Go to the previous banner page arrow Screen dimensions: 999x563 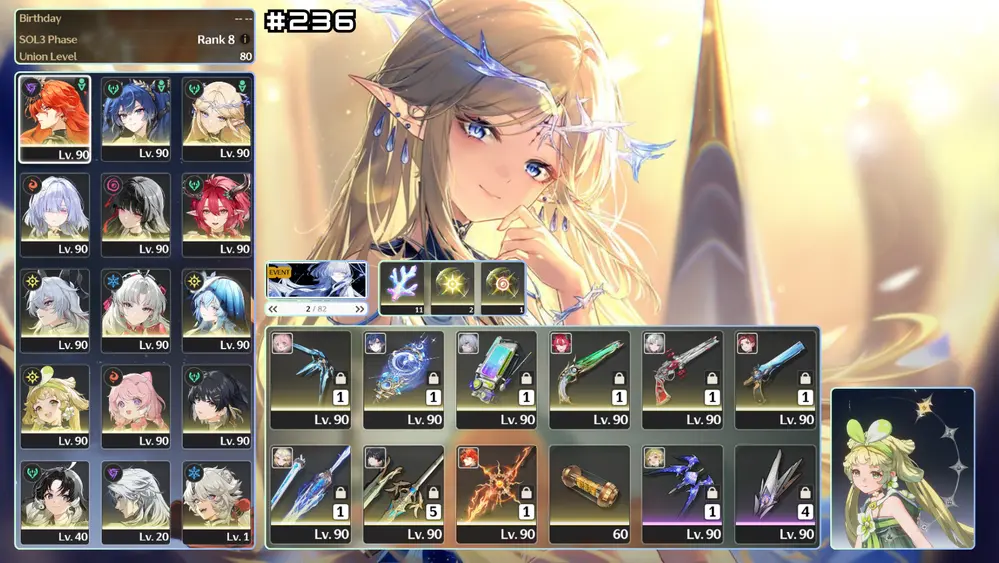click(x=273, y=310)
